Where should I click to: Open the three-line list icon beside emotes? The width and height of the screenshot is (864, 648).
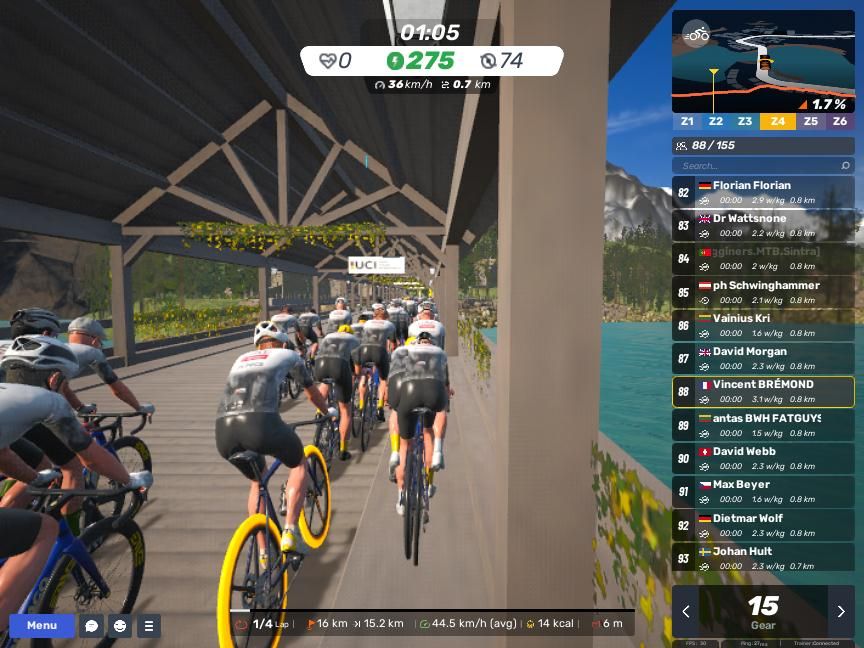(x=148, y=626)
